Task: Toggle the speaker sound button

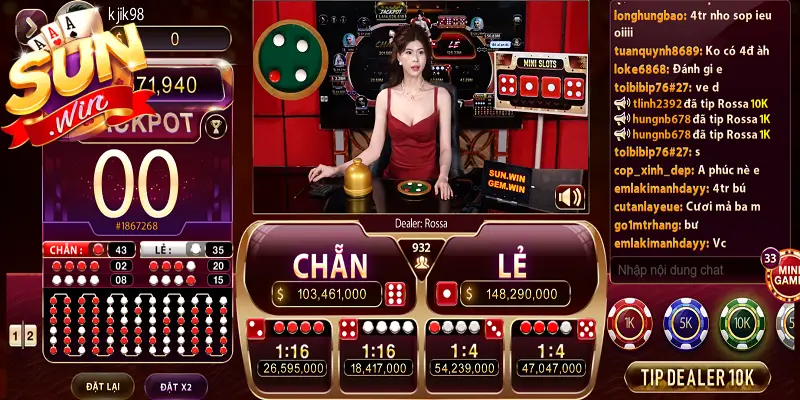Action: pos(569,197)
